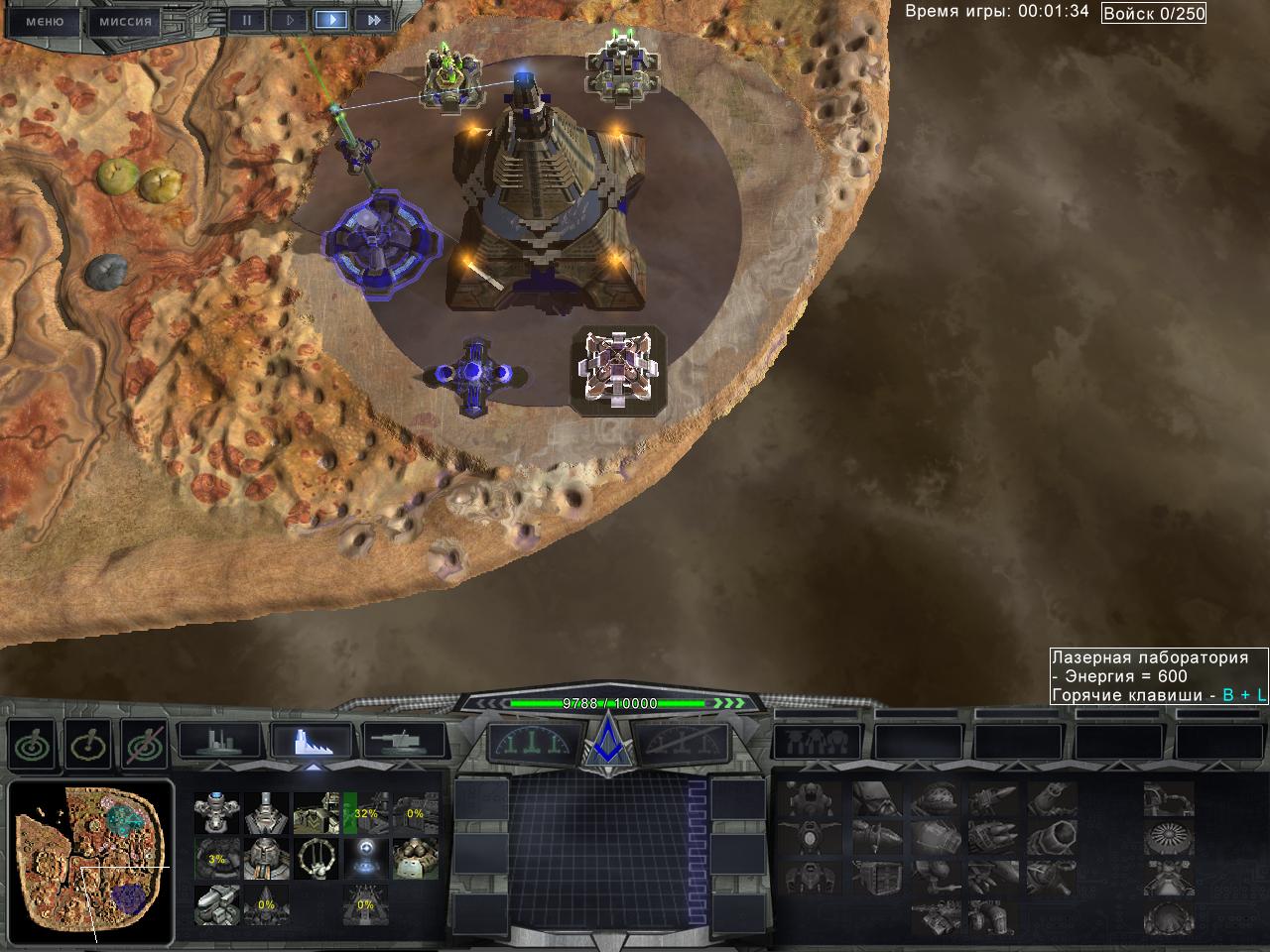Pick the ring-shaped structure build icon
The width and height of the screenshot is (1270, 952).
316,859
